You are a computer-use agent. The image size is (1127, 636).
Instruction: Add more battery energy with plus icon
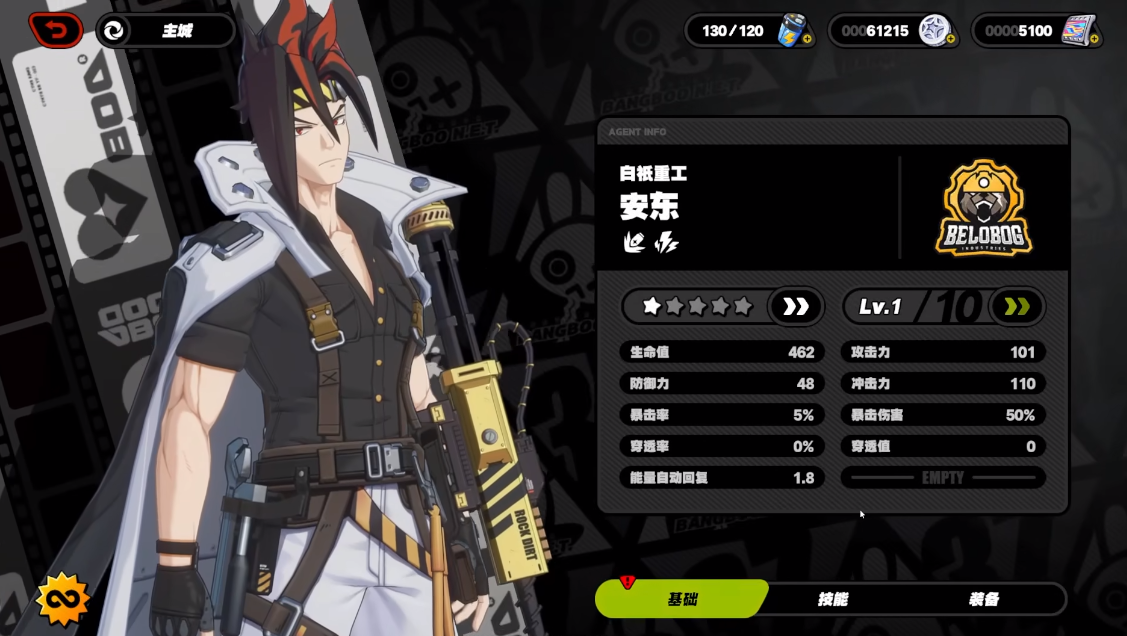point(807,40)
